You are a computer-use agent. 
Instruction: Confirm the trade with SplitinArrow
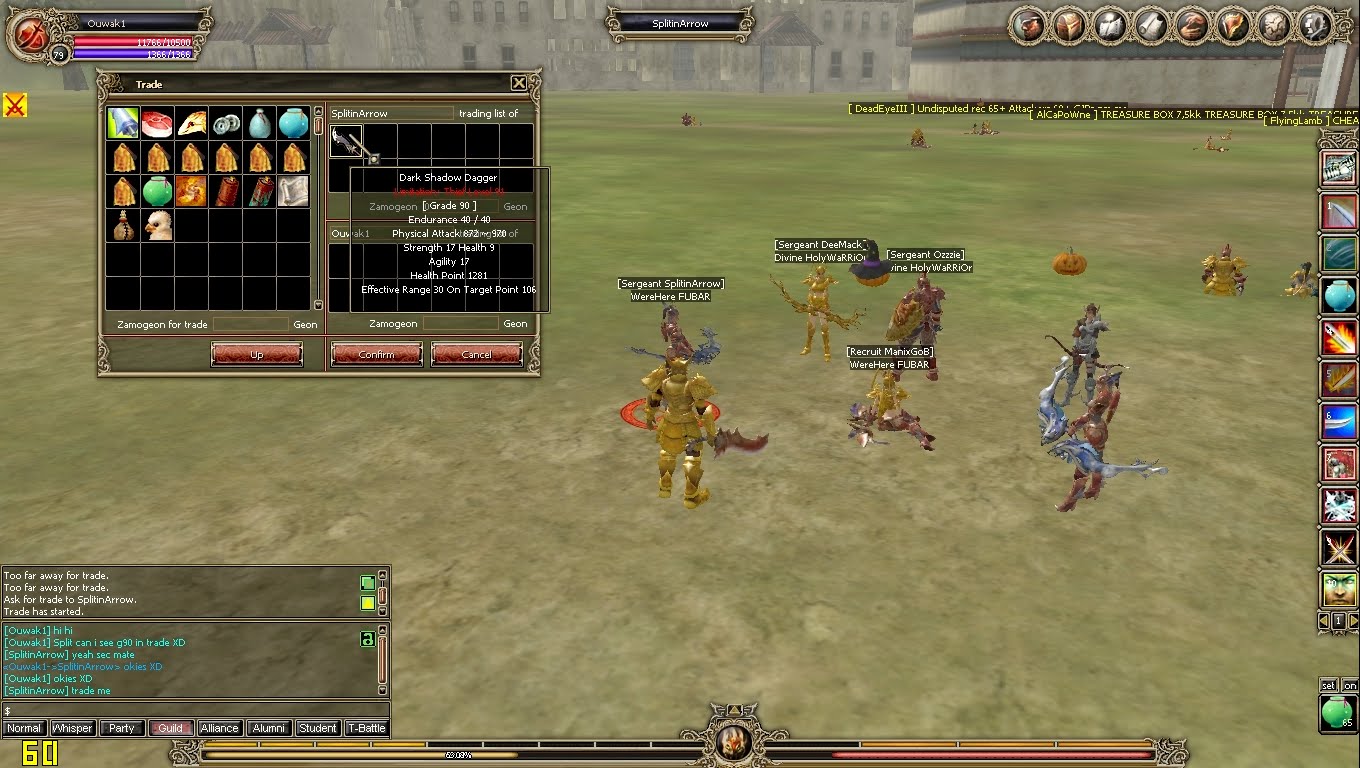point(376,354)
